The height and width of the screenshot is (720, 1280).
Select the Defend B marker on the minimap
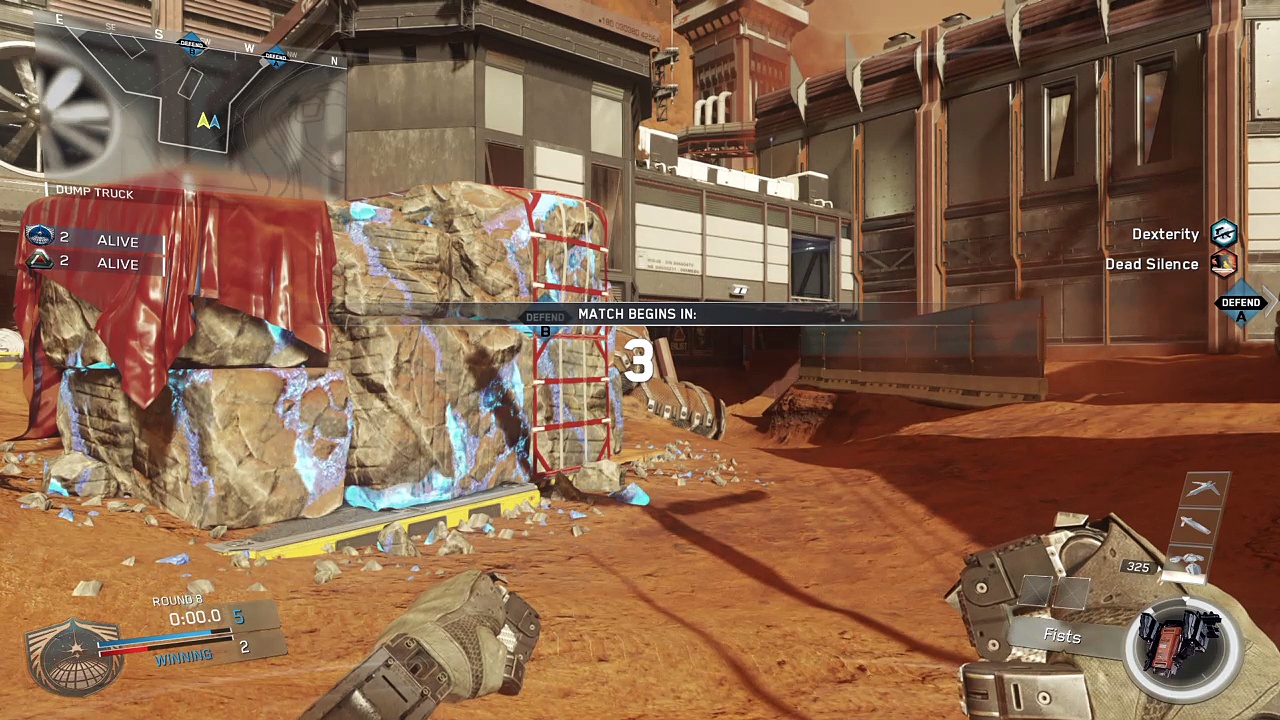(x=192, y=43)
